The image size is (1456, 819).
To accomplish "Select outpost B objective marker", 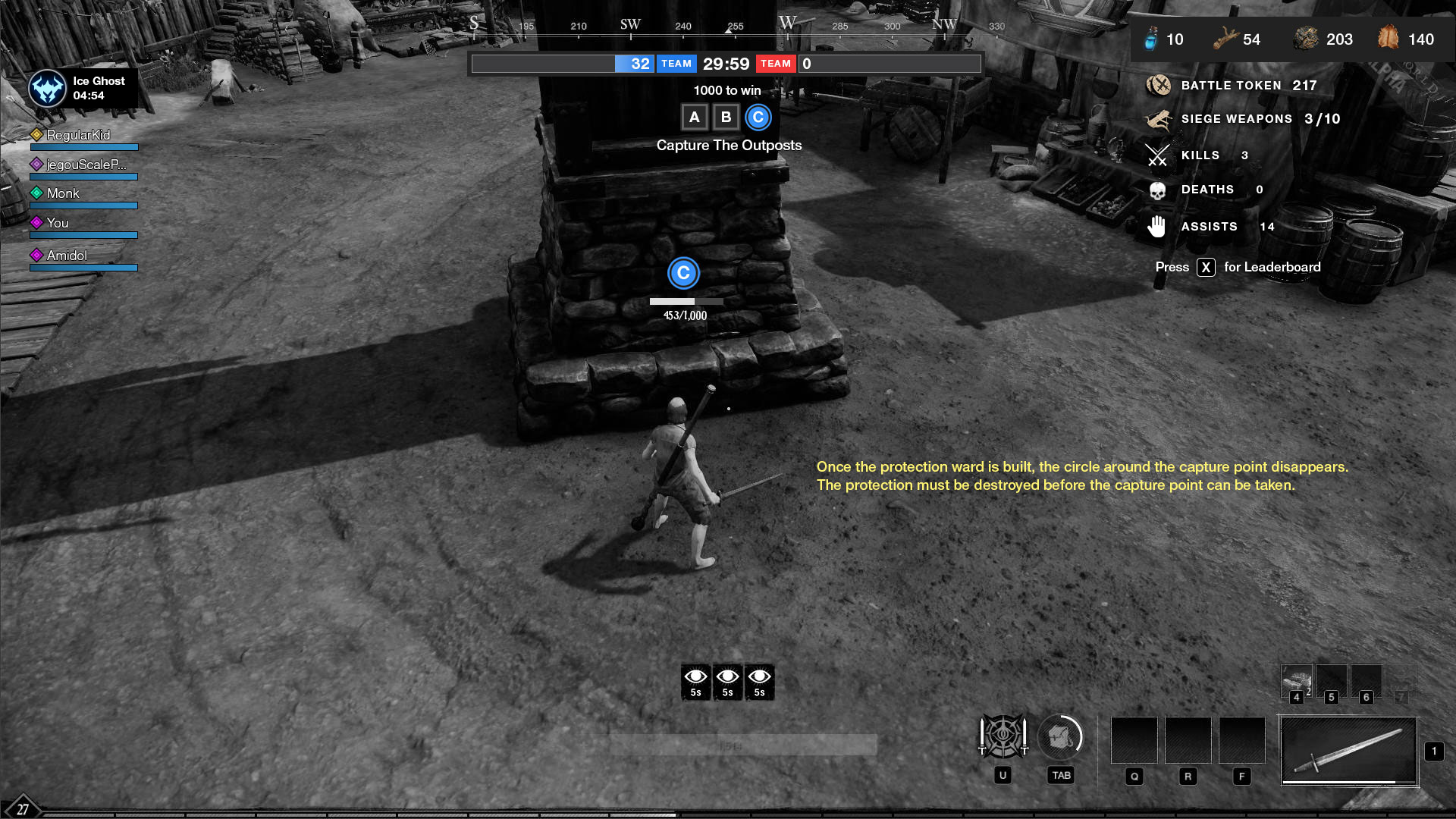I will click(726, 118).
